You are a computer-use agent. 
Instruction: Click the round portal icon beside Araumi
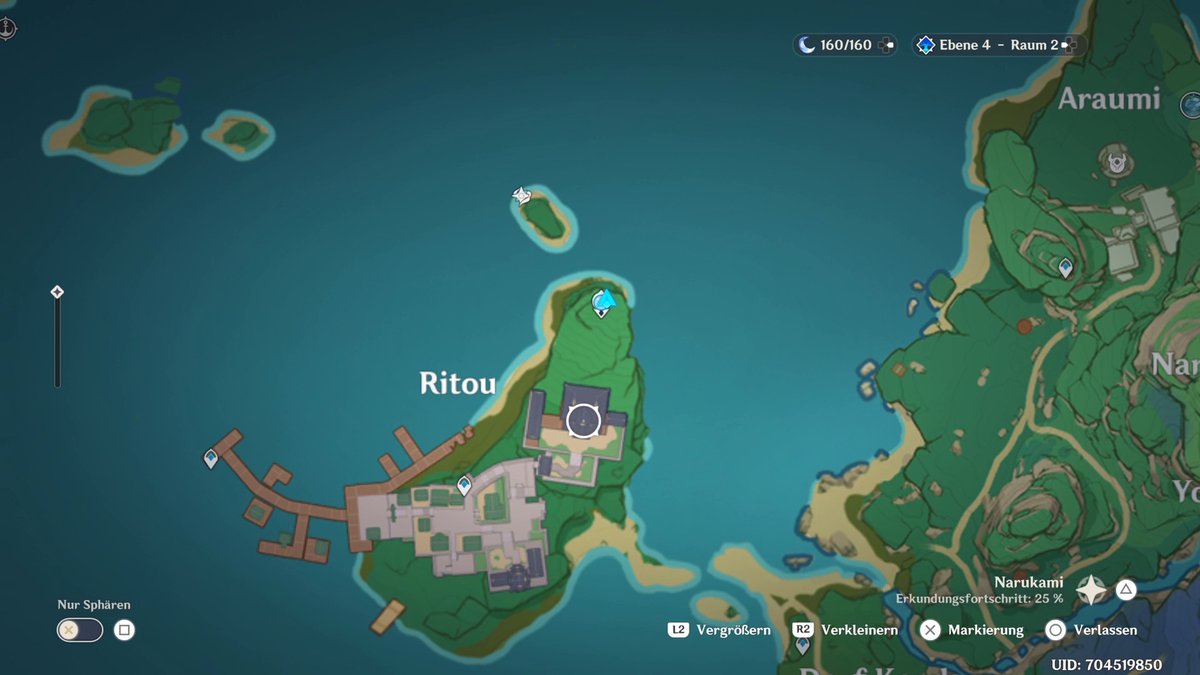[x=1190, y=103]
